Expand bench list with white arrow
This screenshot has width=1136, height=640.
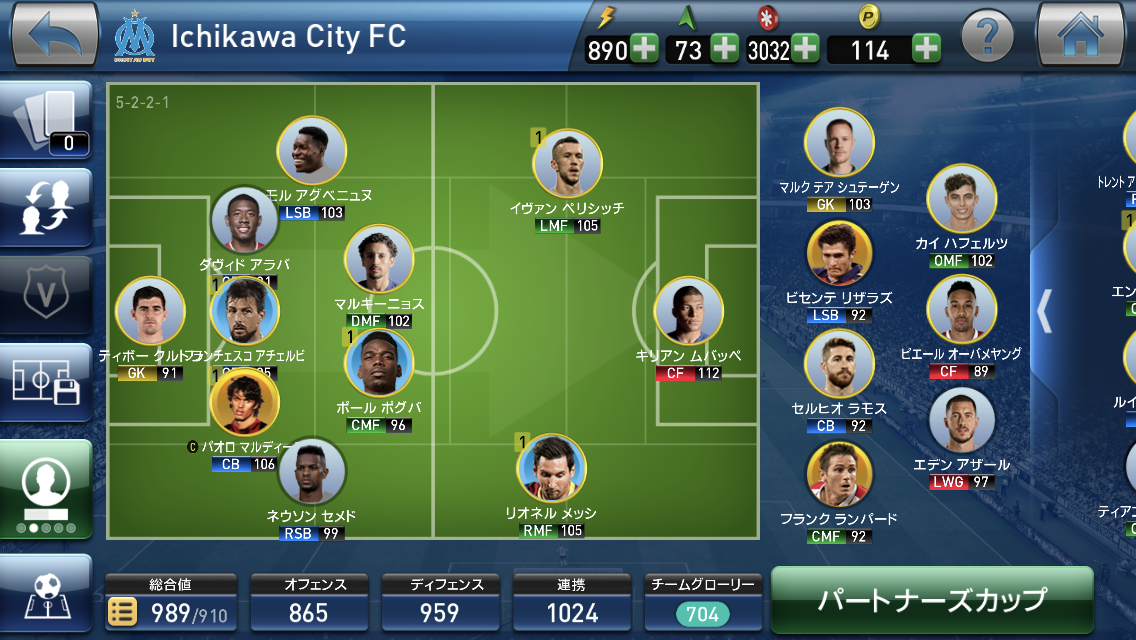pos(1044,311)
